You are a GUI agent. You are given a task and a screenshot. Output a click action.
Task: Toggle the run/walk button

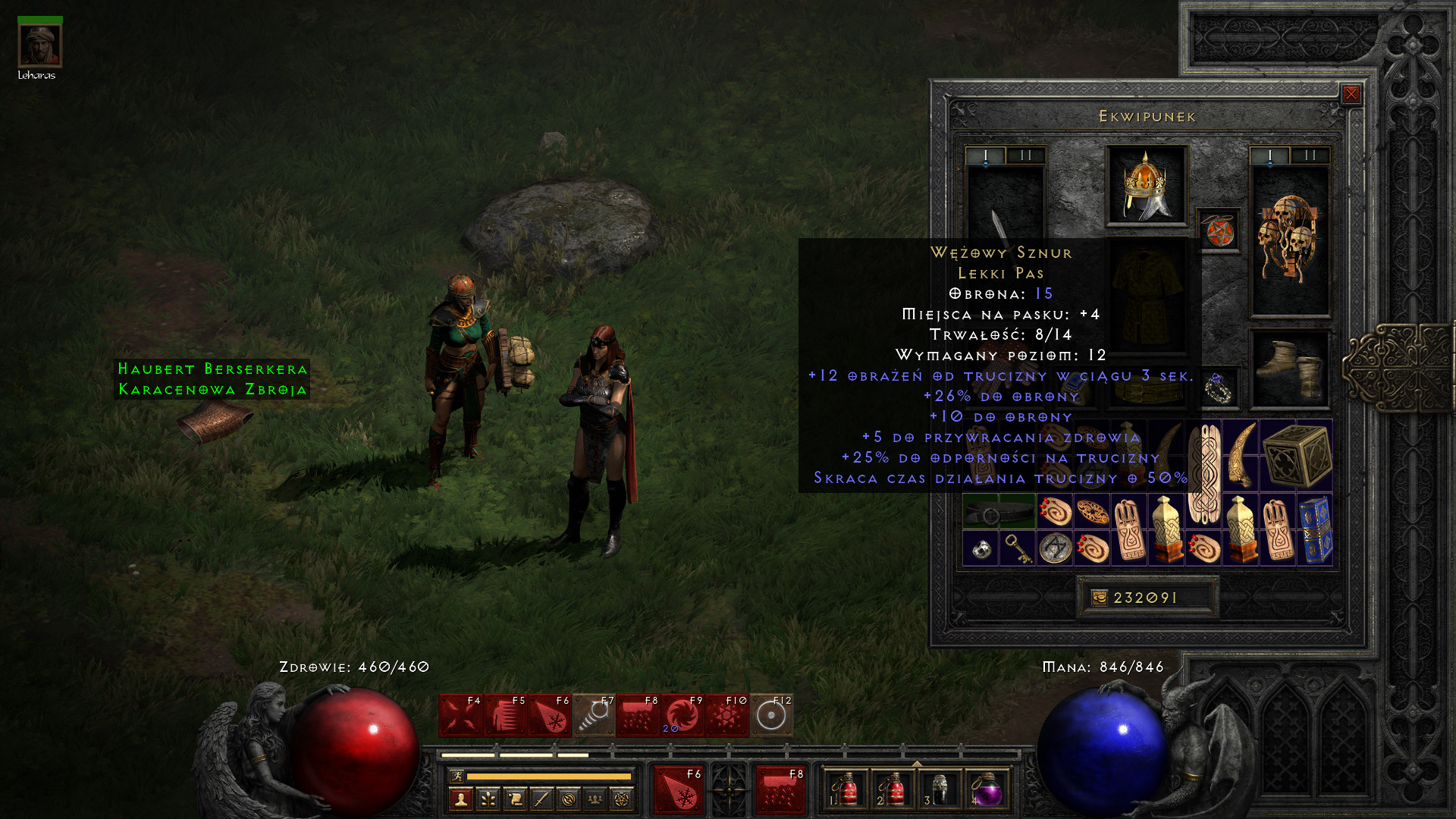click(457, 776)
